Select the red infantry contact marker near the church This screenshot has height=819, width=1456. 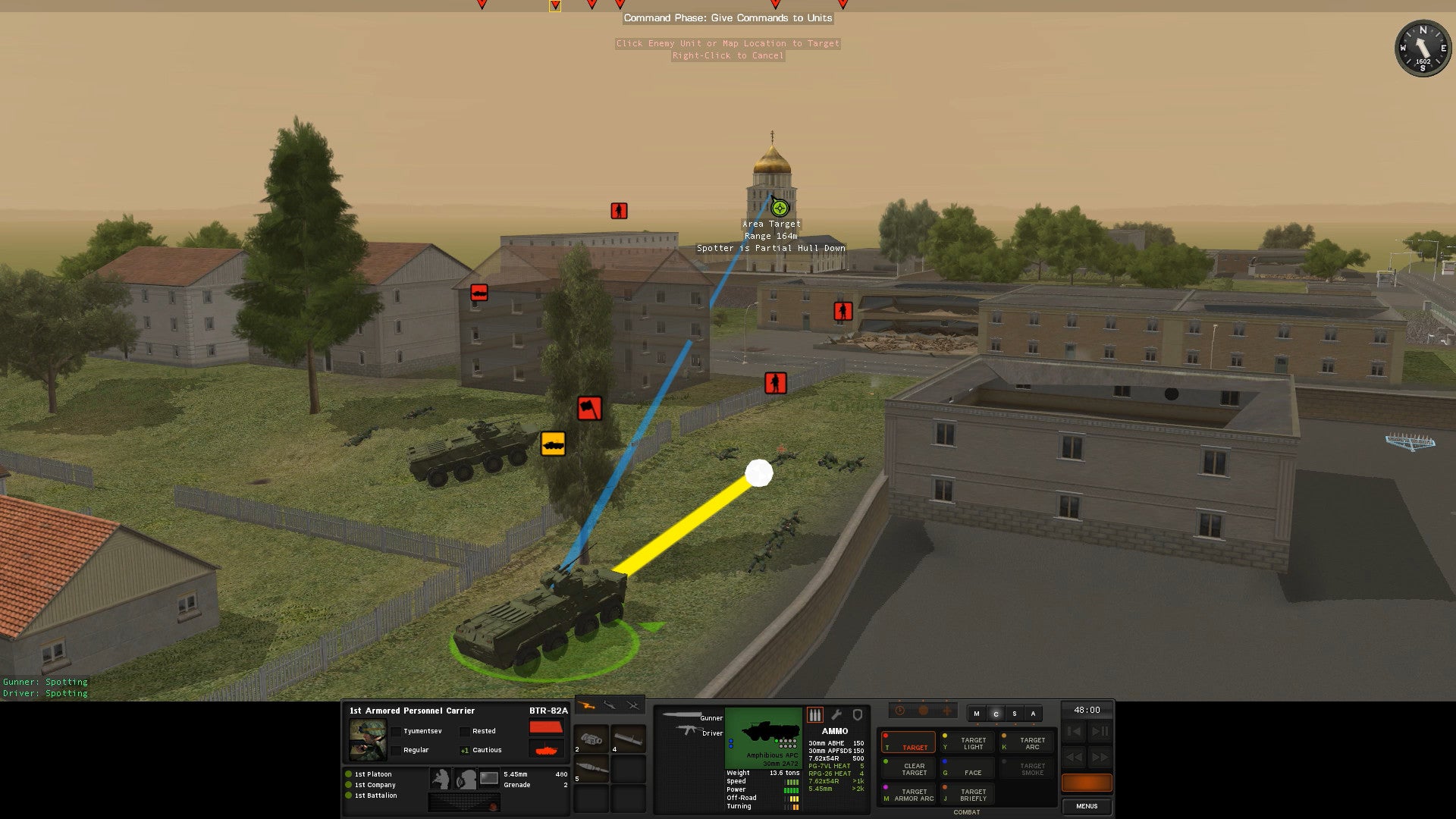click(618, 210)
